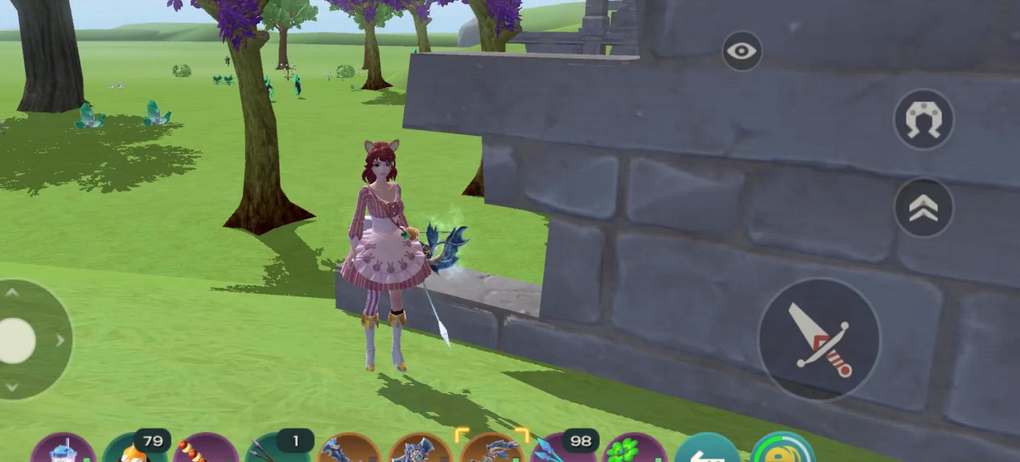Open the green-ringed yellow round button
This screenshot has height=462, width=1020.
coord(783,449)
